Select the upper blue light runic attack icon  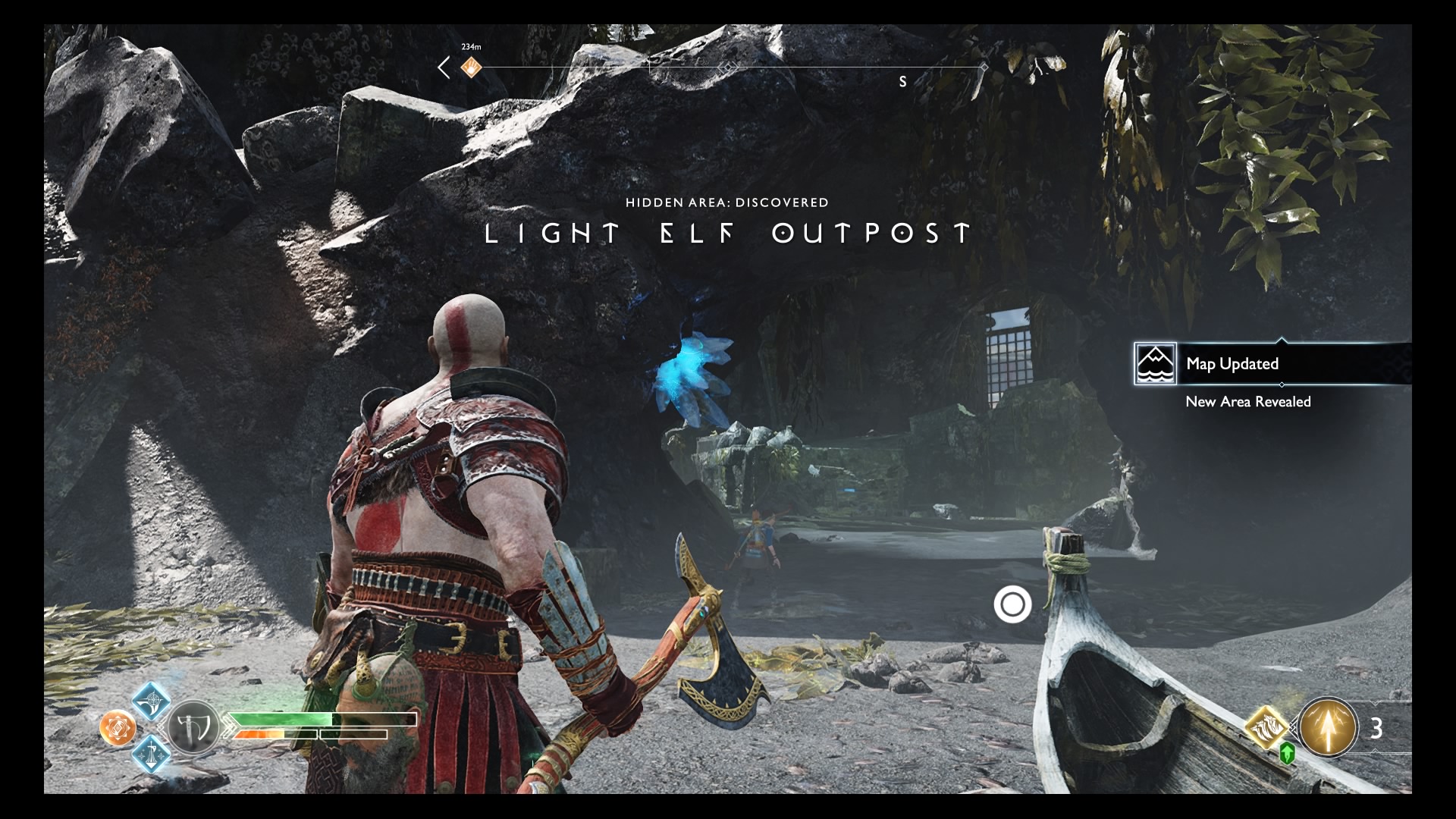(x=152, y=701)
